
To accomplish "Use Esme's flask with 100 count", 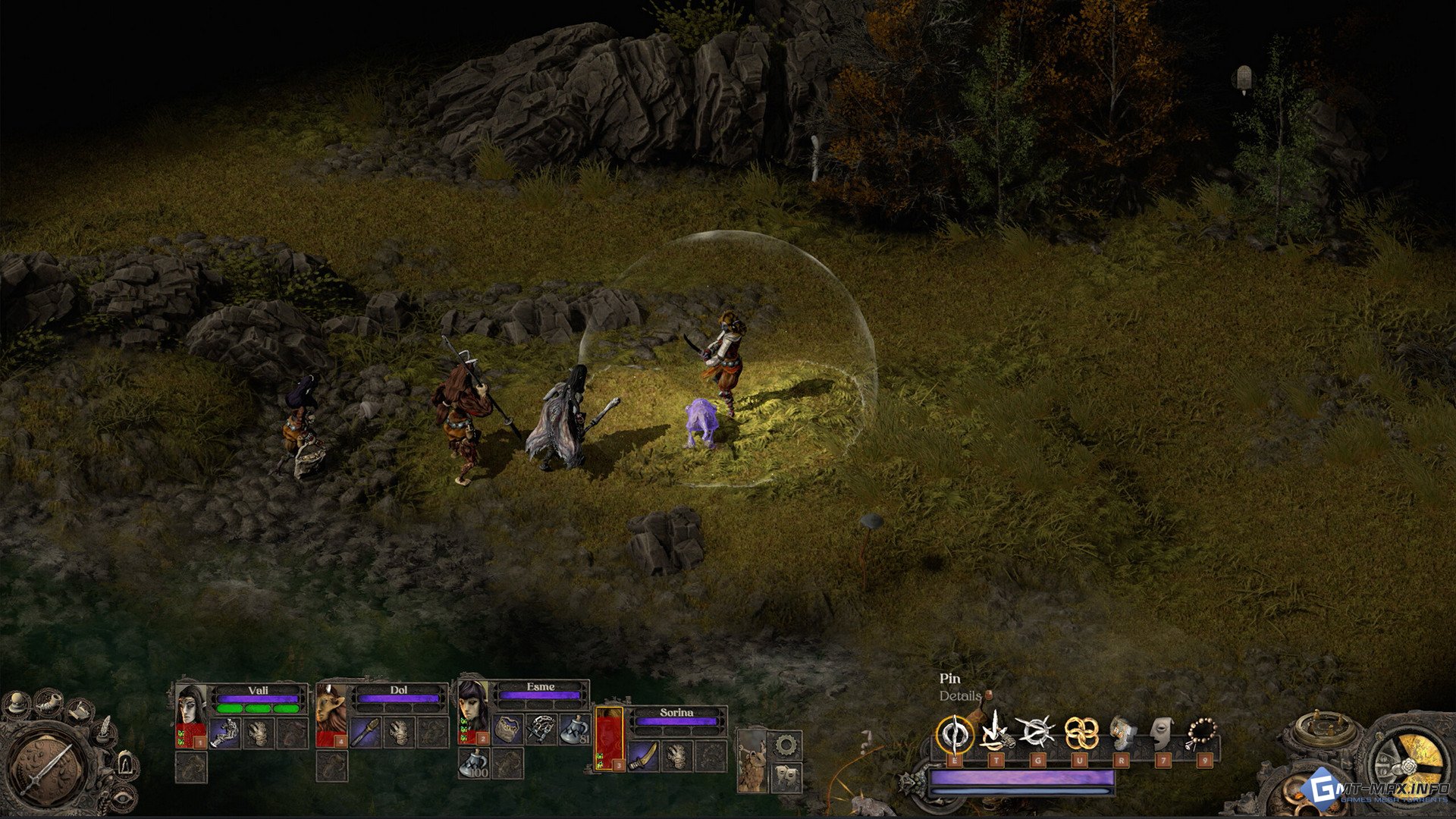I will pos(474,763).
